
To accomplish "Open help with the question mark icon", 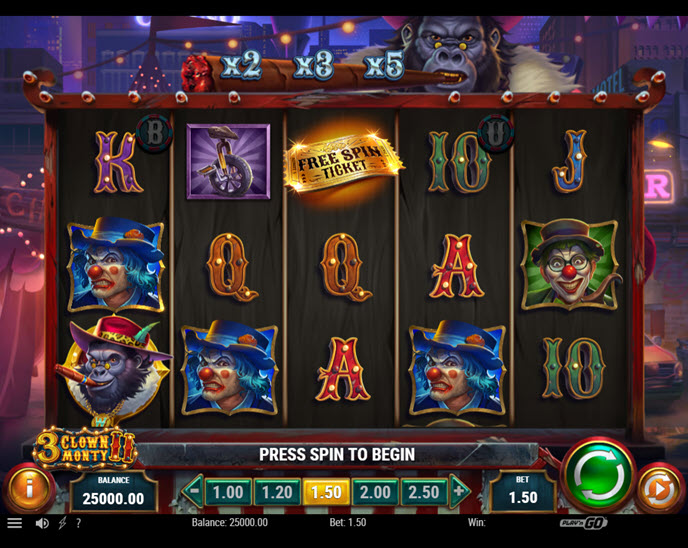I will pyautogui.click(x=78, y=523).
